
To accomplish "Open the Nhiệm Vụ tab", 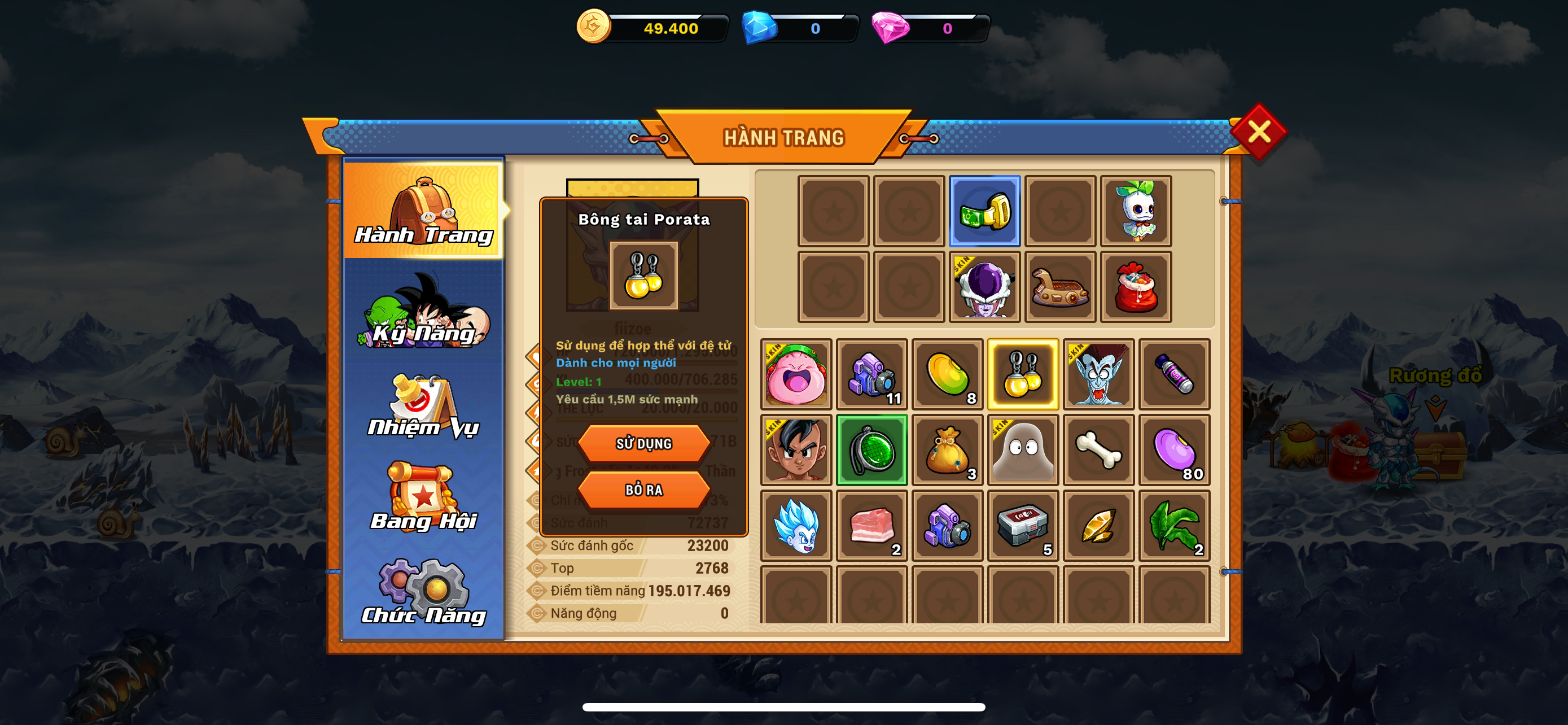I will pos(423,408).
